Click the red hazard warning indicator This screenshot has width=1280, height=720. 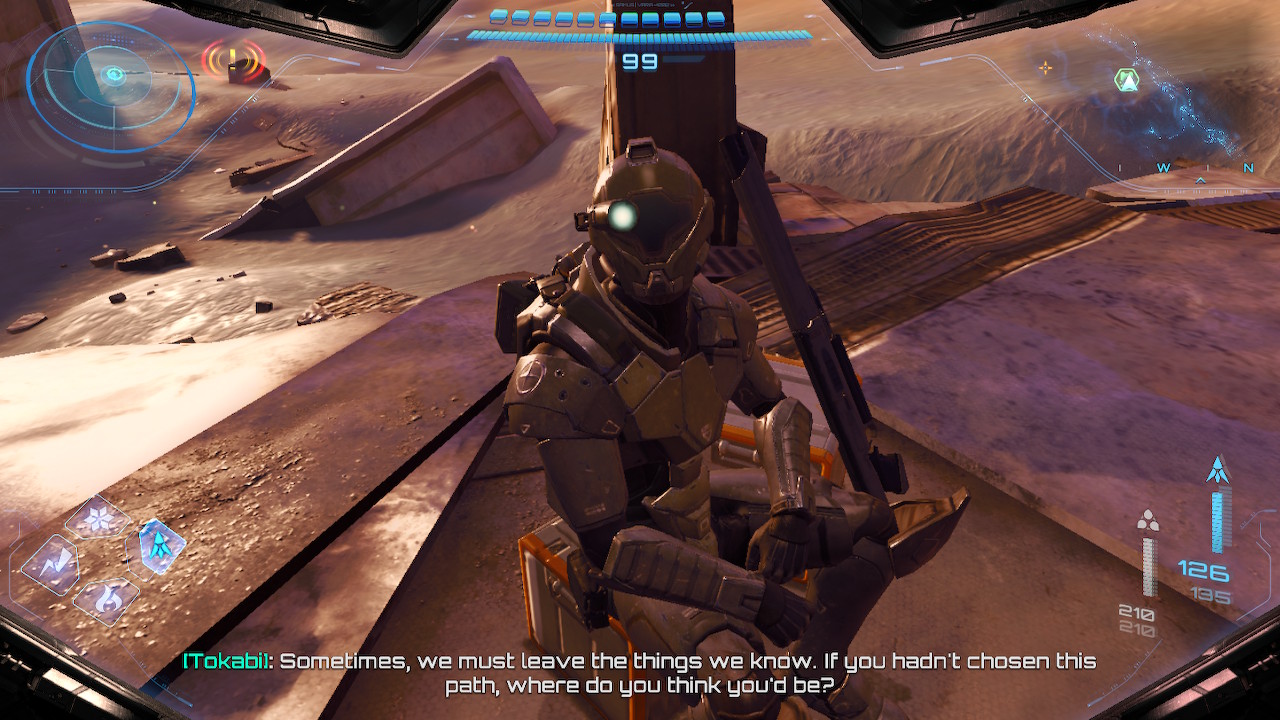tap(234, 61)
